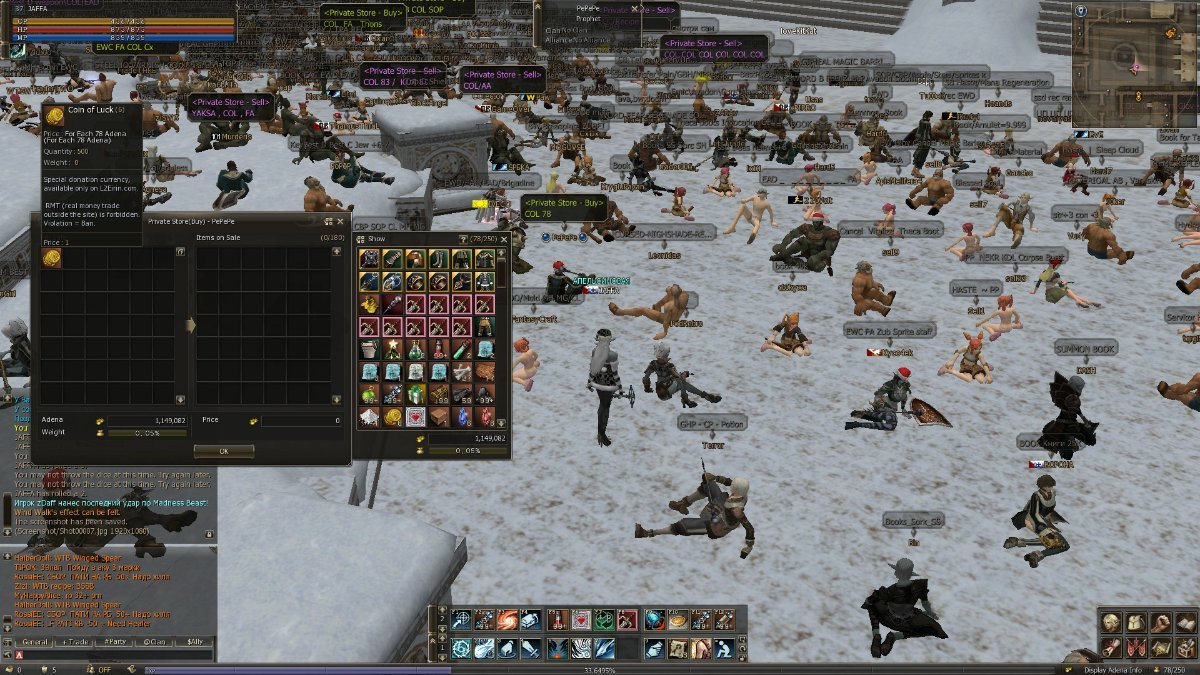1200x675 pixels.
Task: Close the Private Store (Buy) window
Action: [340, 221]
